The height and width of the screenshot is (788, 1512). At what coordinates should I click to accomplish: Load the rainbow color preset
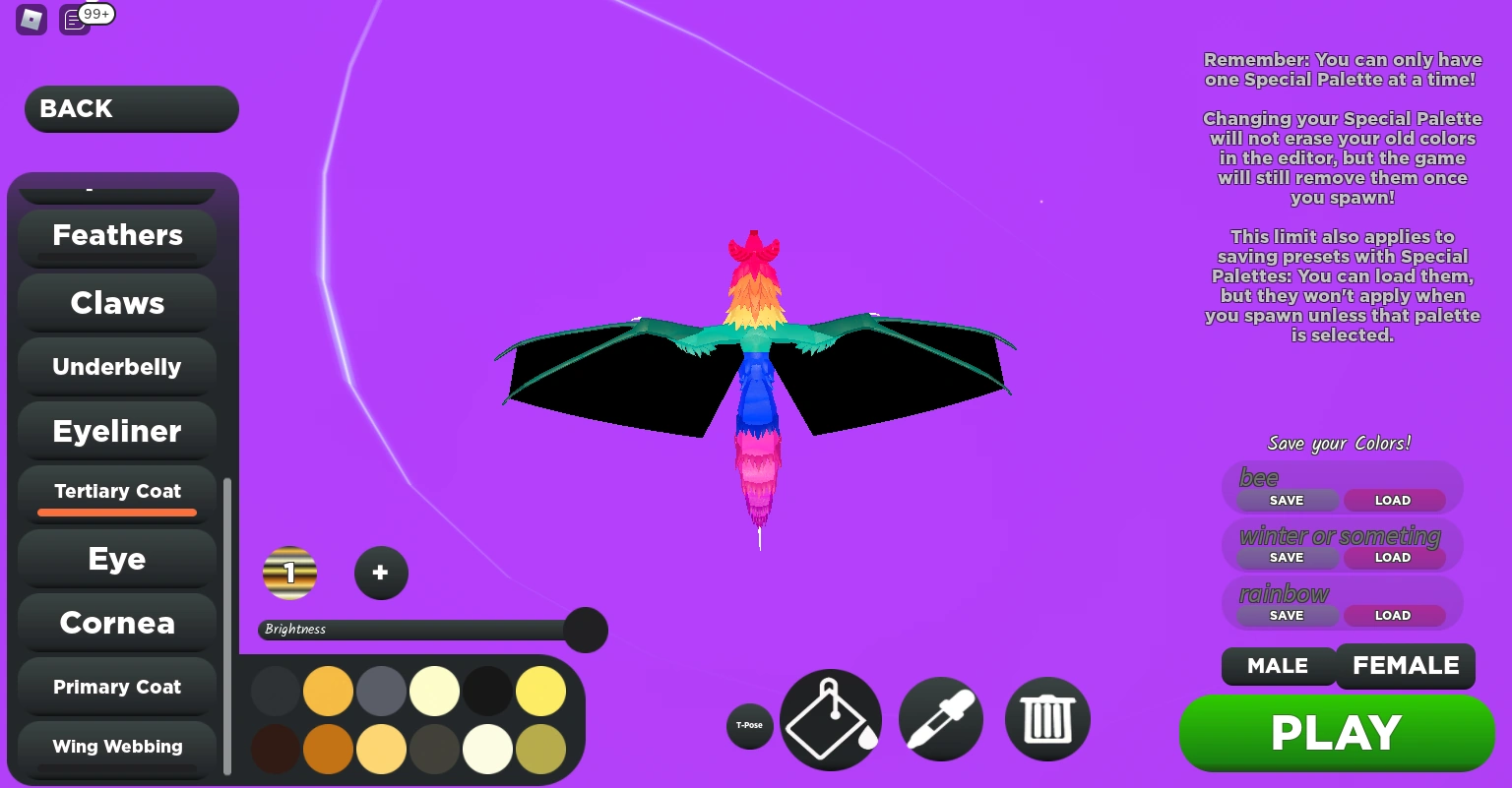(1393, 615)
